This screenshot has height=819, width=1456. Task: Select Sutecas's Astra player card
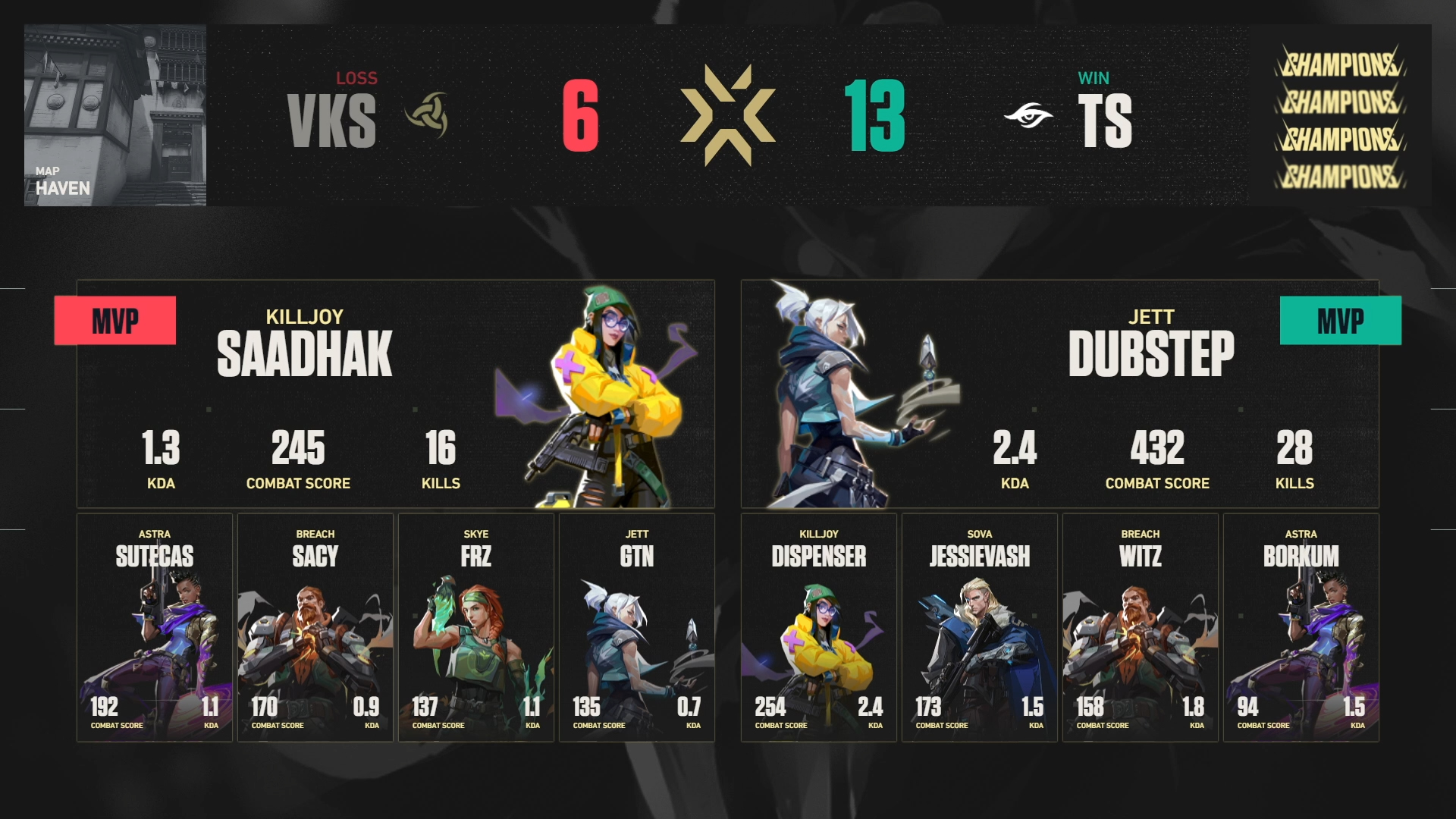[155, 627]
